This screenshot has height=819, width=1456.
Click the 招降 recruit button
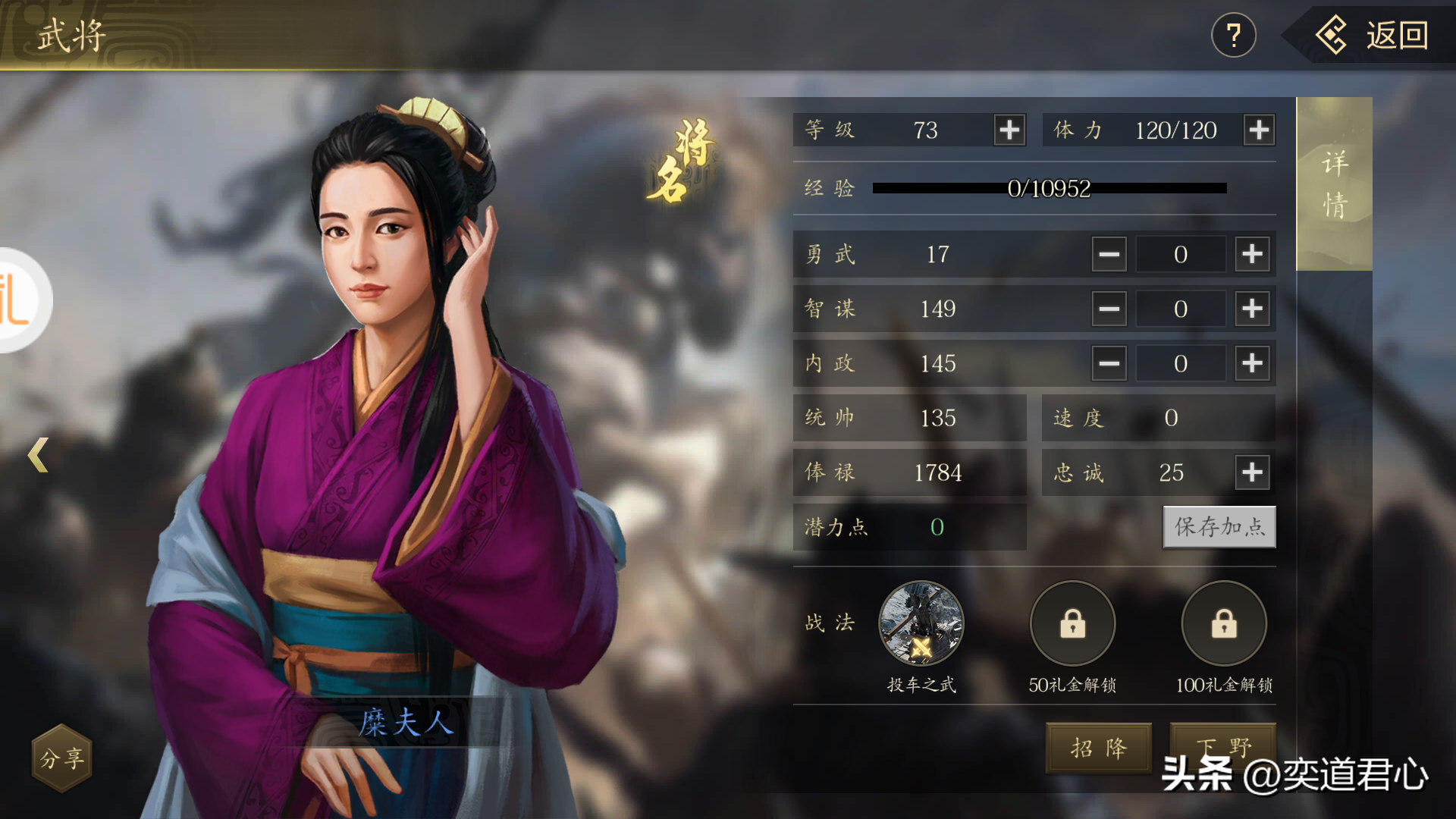1098,748
